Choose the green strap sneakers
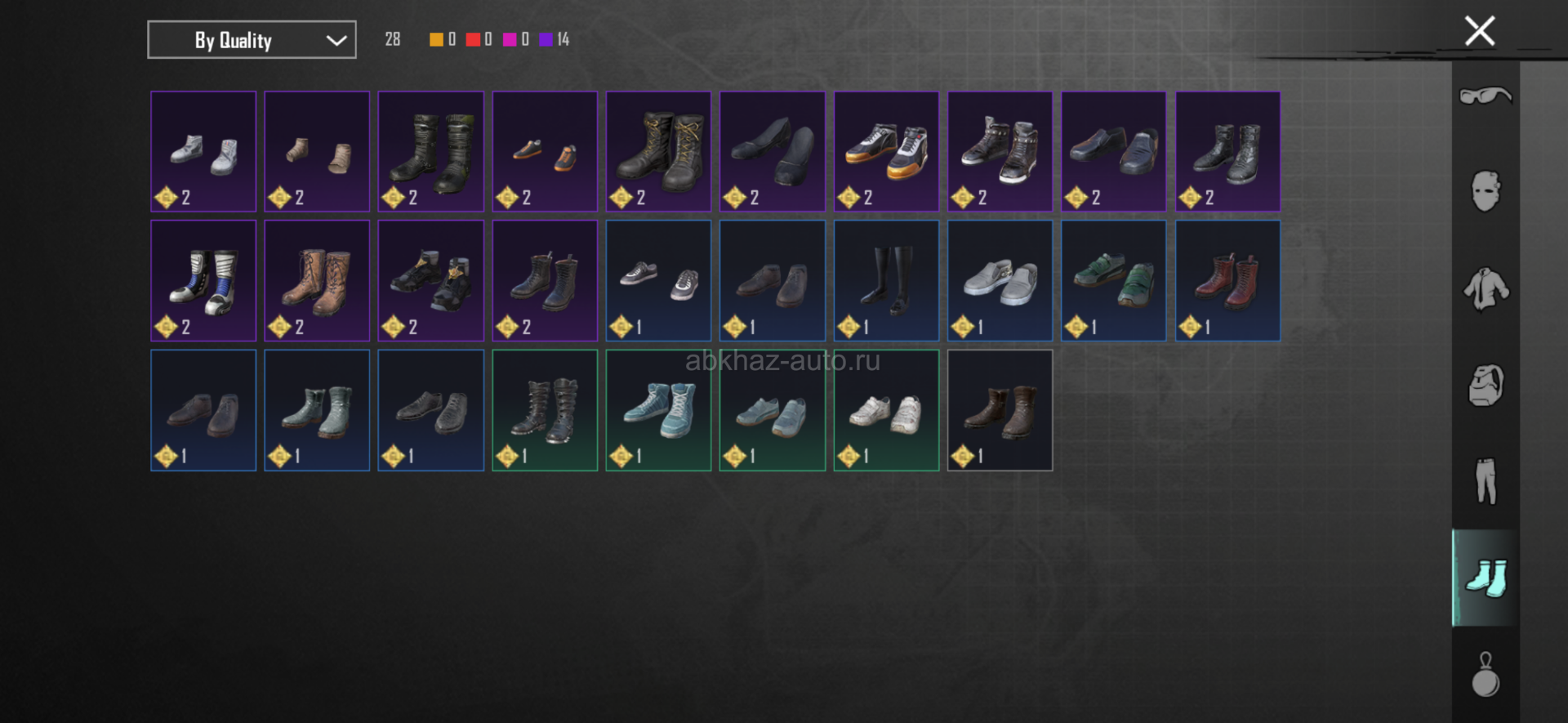 [x=1113, y=281]
